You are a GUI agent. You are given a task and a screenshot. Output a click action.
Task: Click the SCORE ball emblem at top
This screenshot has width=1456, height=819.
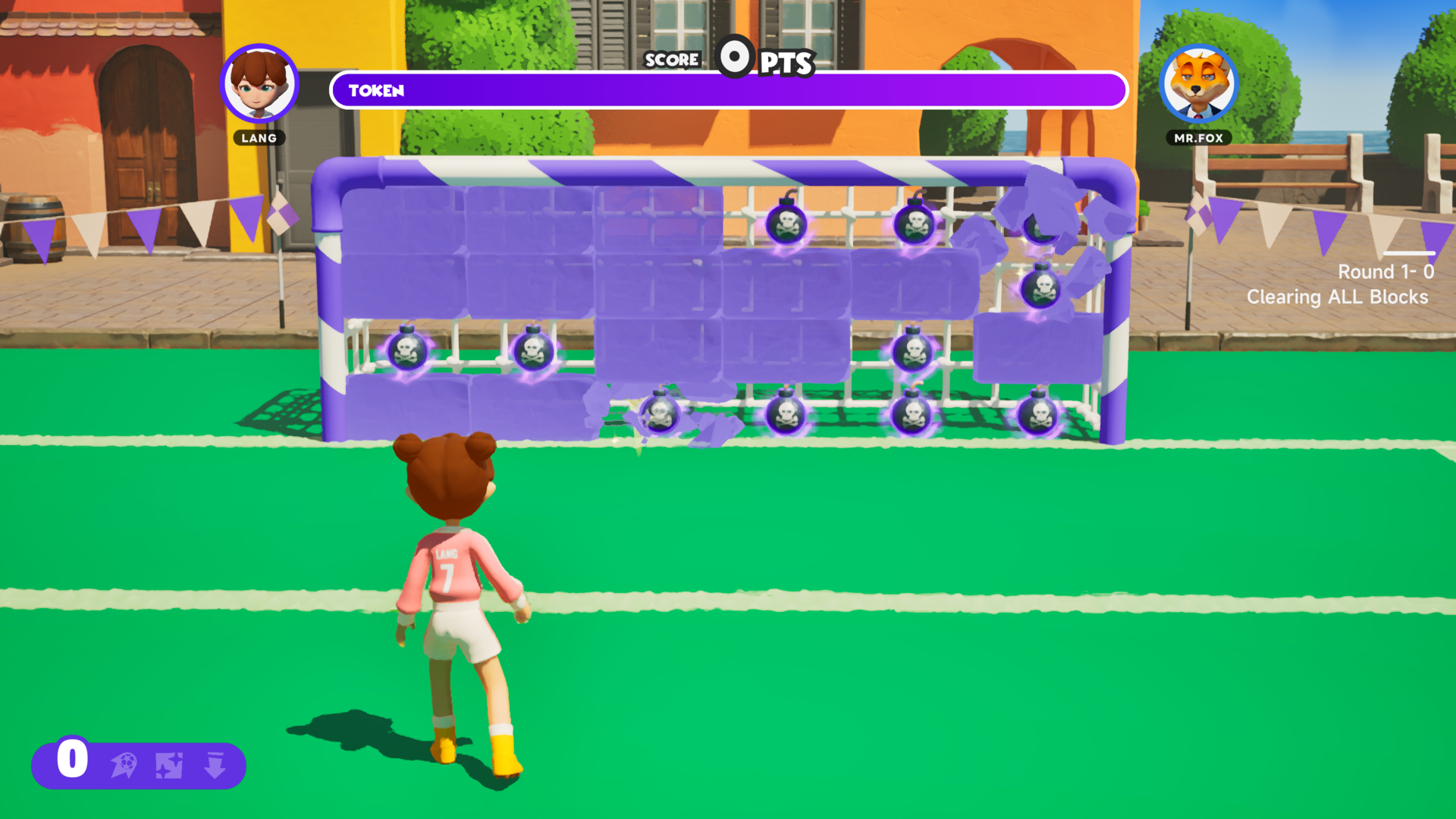(x=734, y=59)
